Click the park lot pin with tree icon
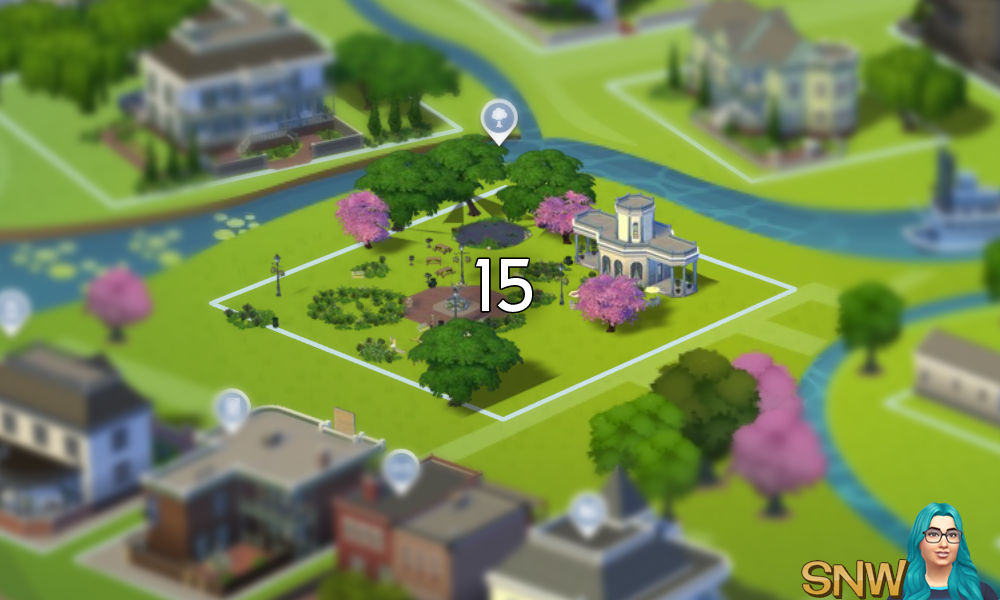The width and height of the screenshot is (1000, 600). point(498,119)
